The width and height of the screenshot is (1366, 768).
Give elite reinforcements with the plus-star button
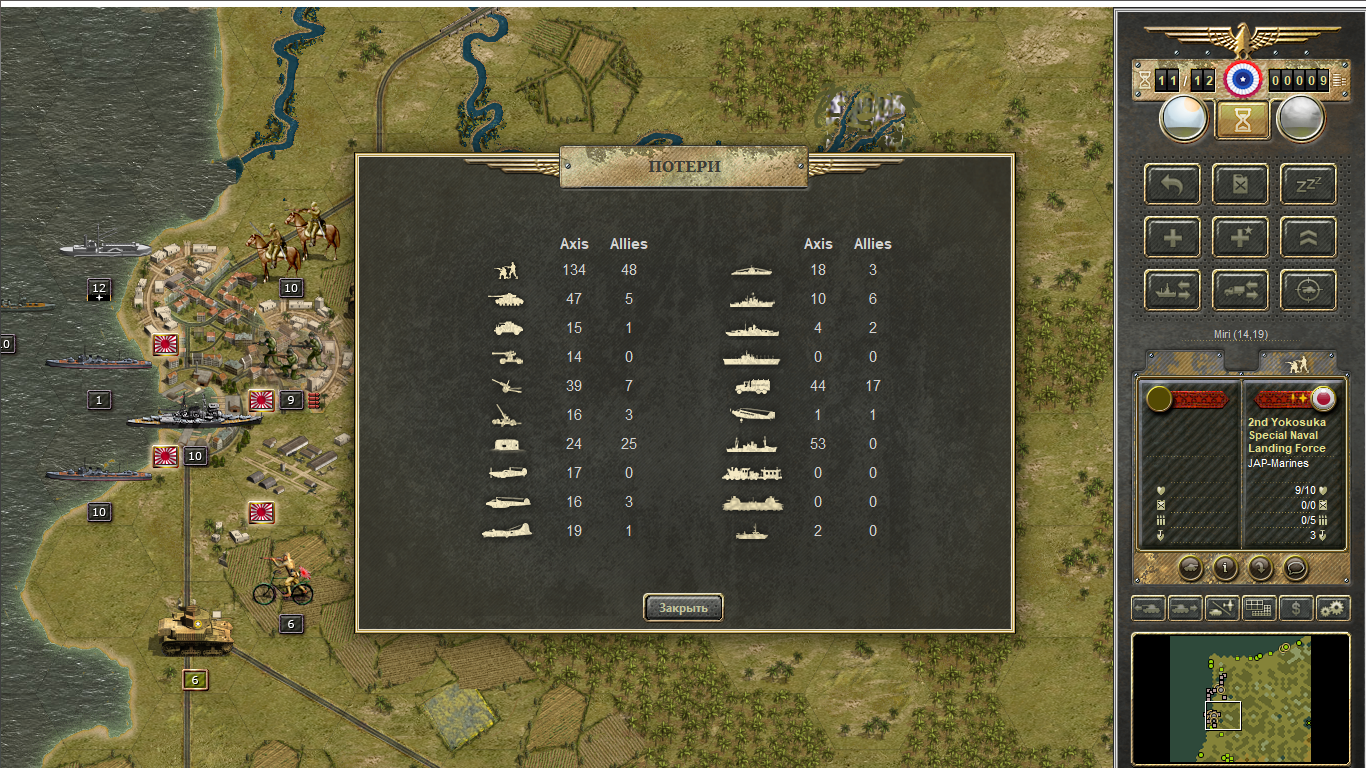coord(1240,238)
